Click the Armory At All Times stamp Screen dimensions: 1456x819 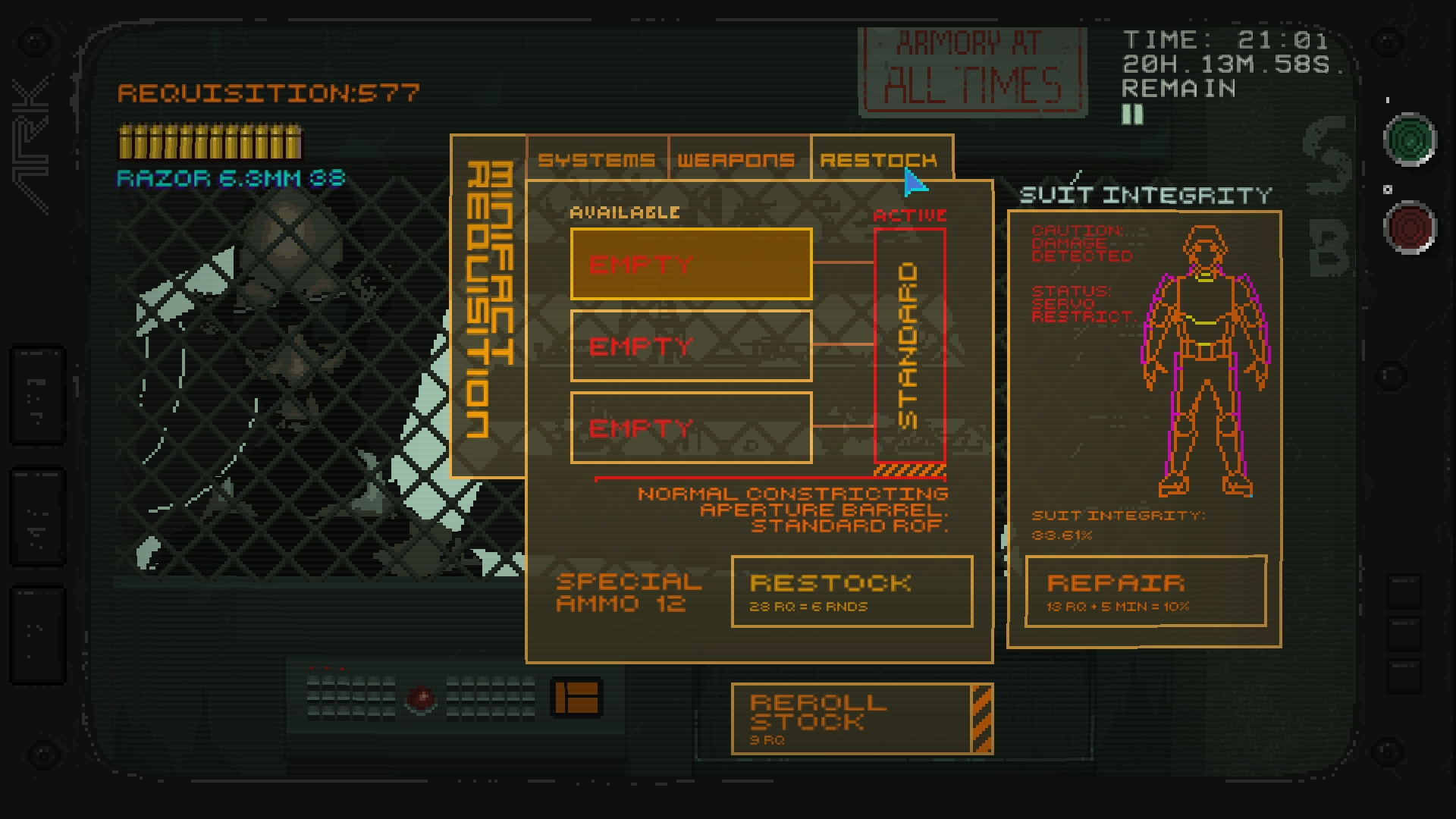973,68
